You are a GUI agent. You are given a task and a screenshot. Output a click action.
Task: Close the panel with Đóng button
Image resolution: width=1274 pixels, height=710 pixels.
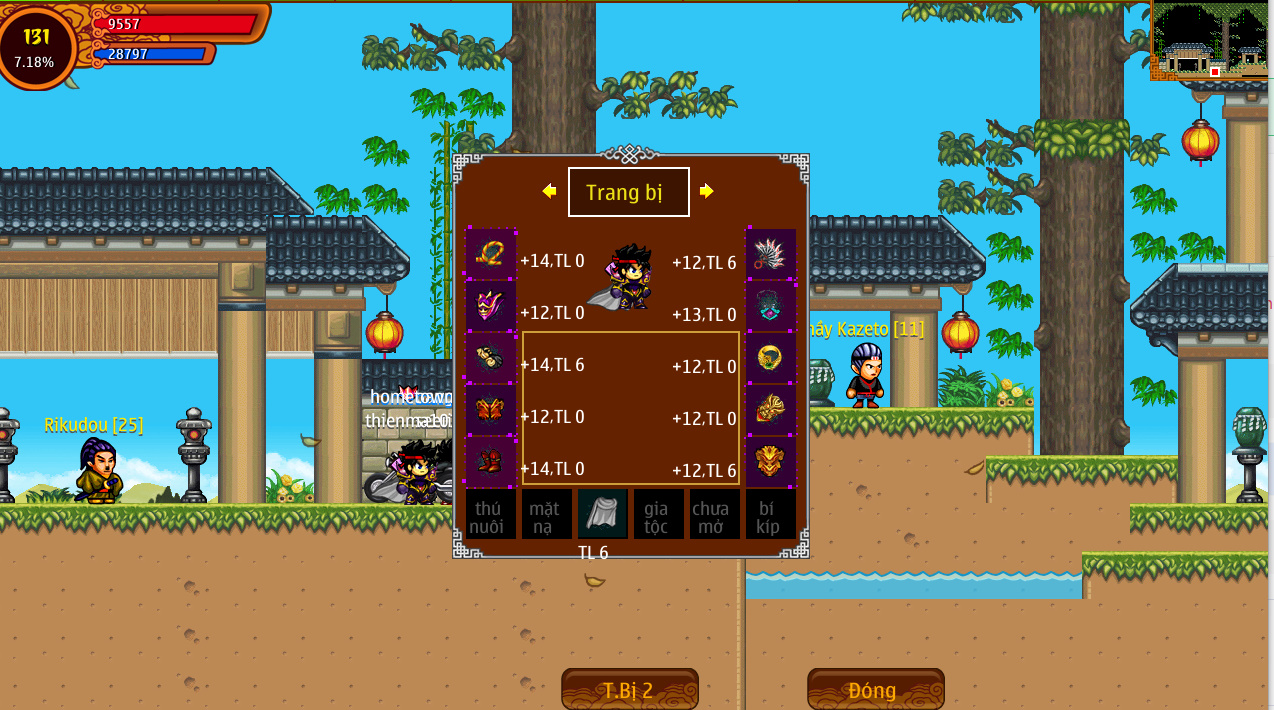876,689
